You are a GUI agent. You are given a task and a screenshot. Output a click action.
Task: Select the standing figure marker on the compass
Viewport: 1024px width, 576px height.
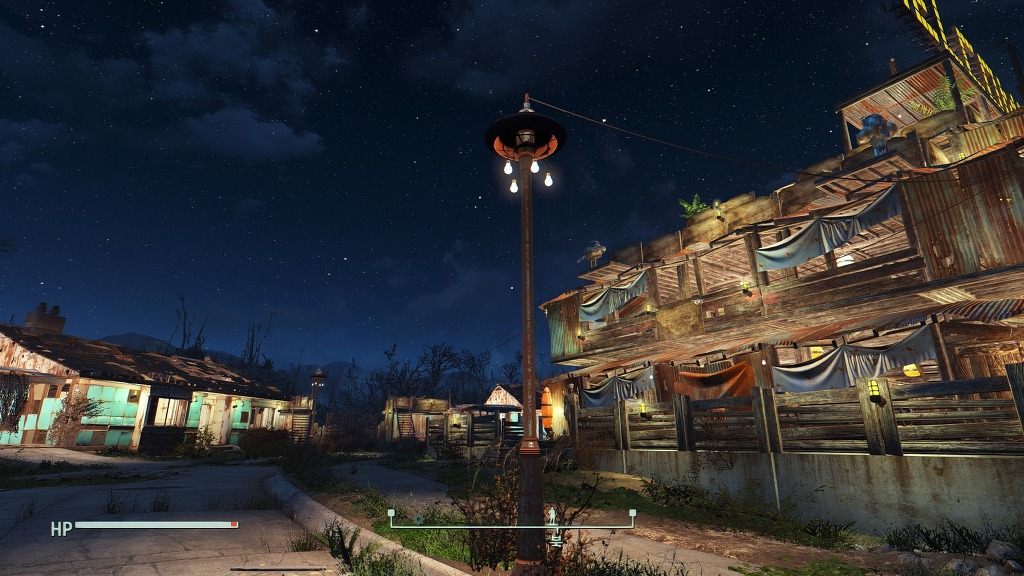tap(552, 516)
